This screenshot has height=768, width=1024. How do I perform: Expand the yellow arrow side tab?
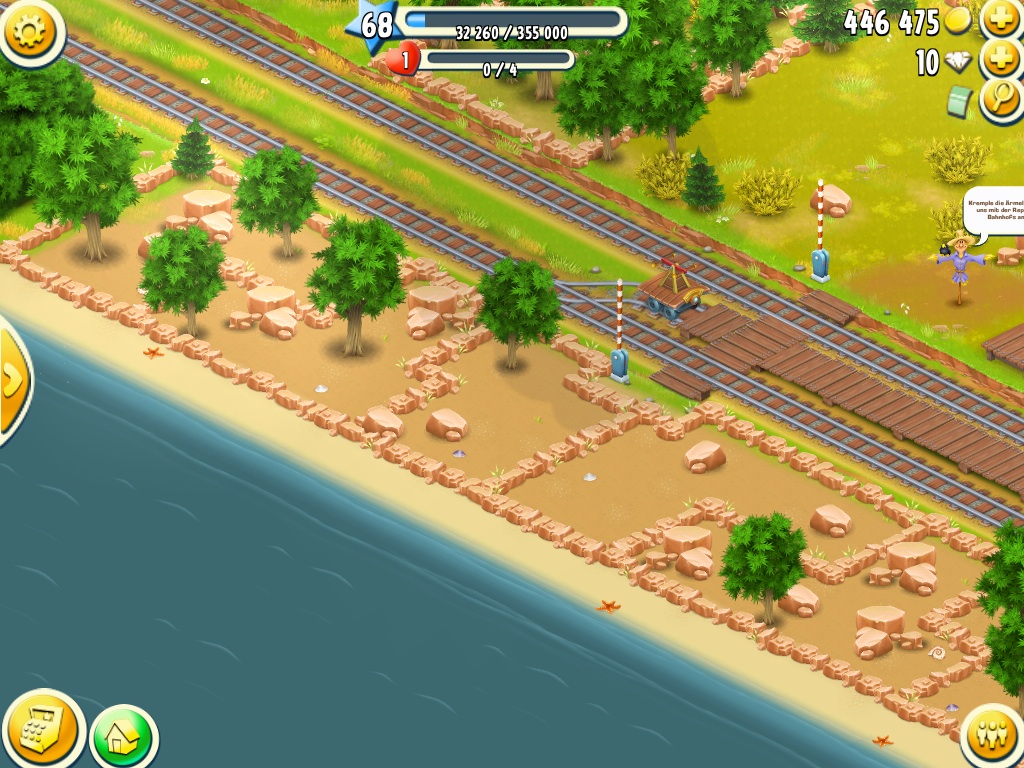(x=12, y=380)
